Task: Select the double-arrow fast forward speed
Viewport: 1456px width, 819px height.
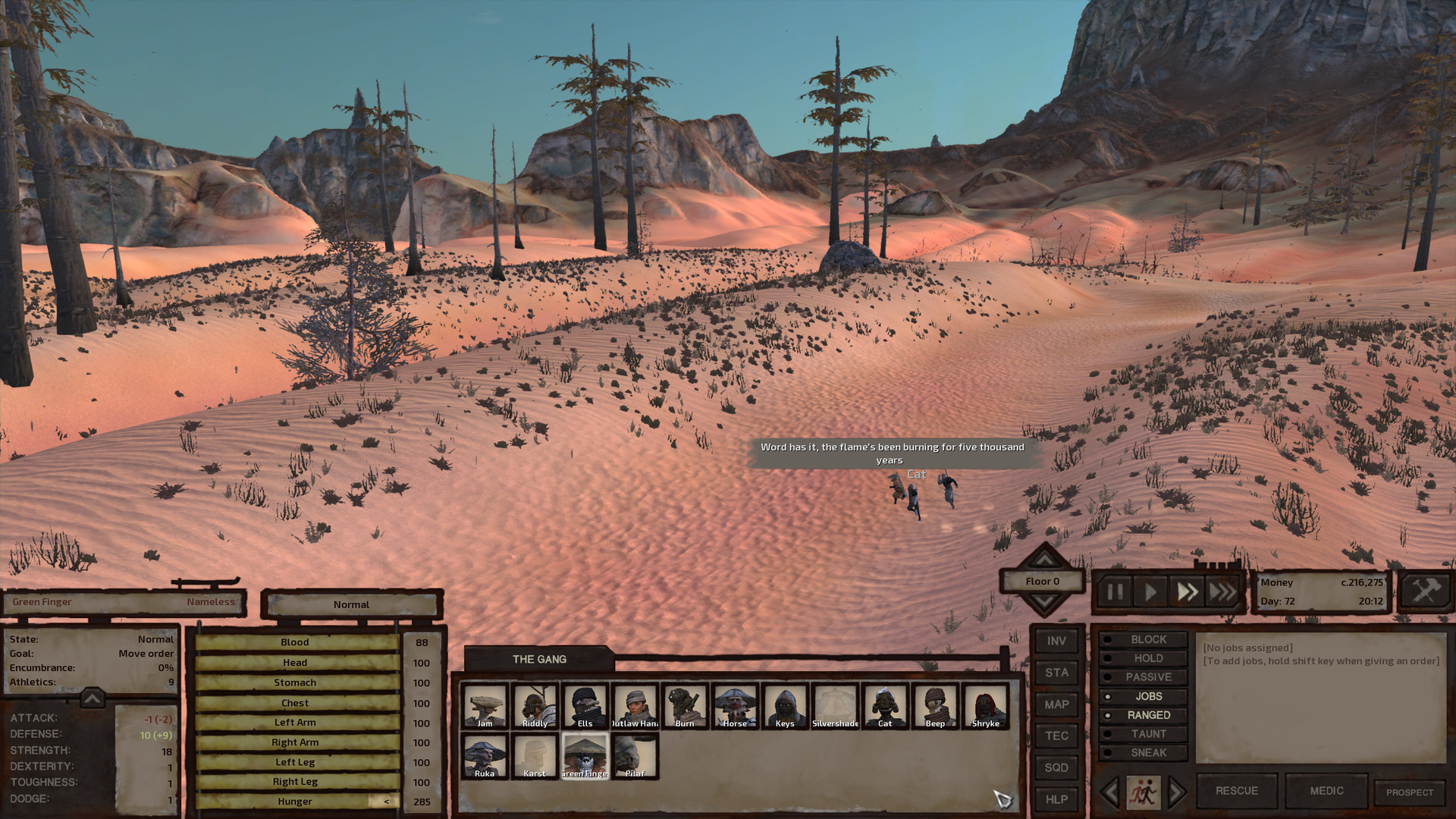Action: 1188,593
